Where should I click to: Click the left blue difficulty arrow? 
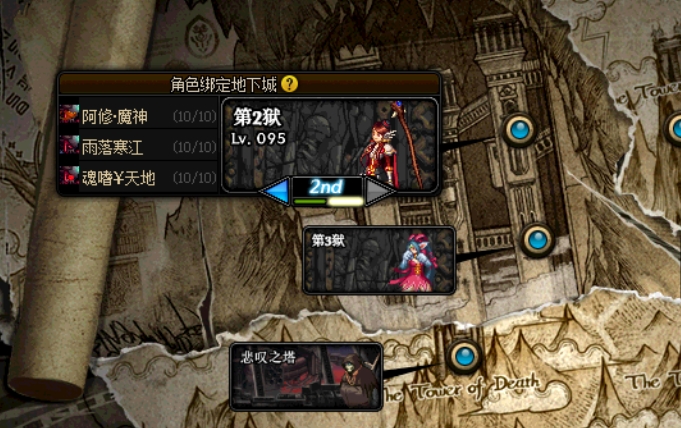pyautogui.click(x=274, y=190)
